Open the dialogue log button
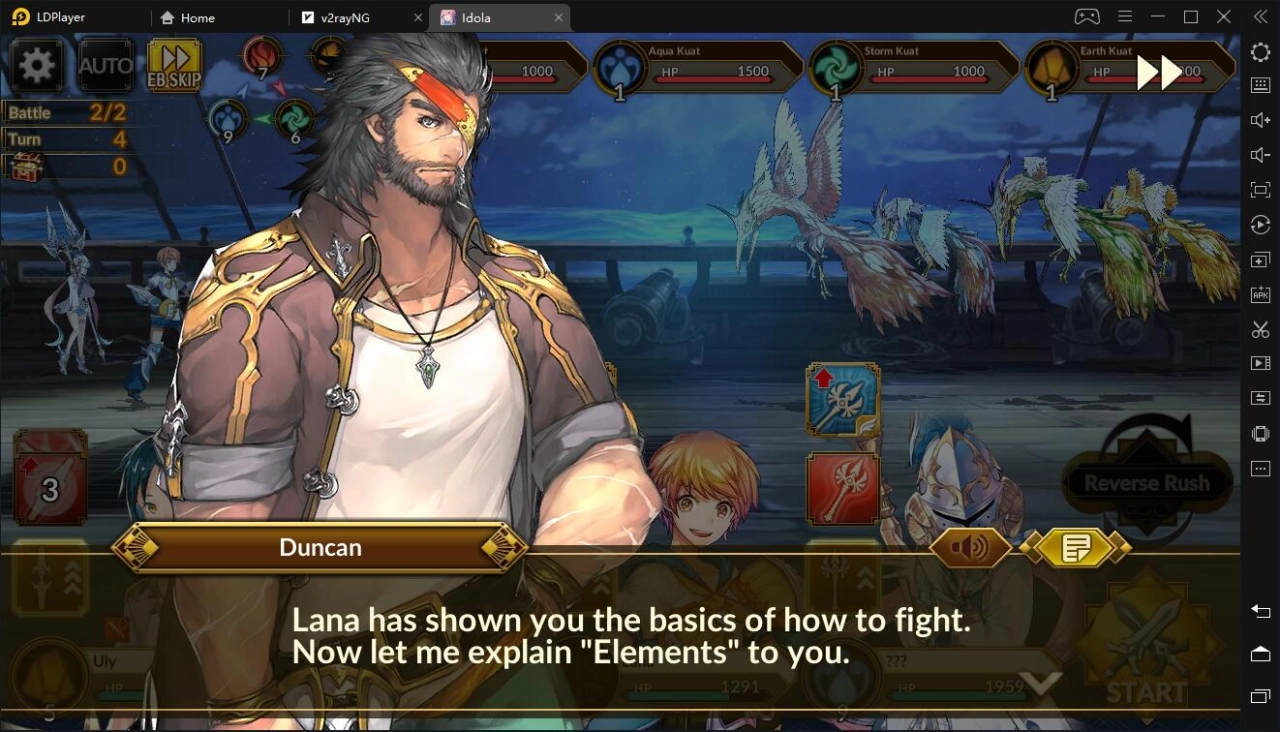The image size is (1280, 732). tap(1076, 547)
